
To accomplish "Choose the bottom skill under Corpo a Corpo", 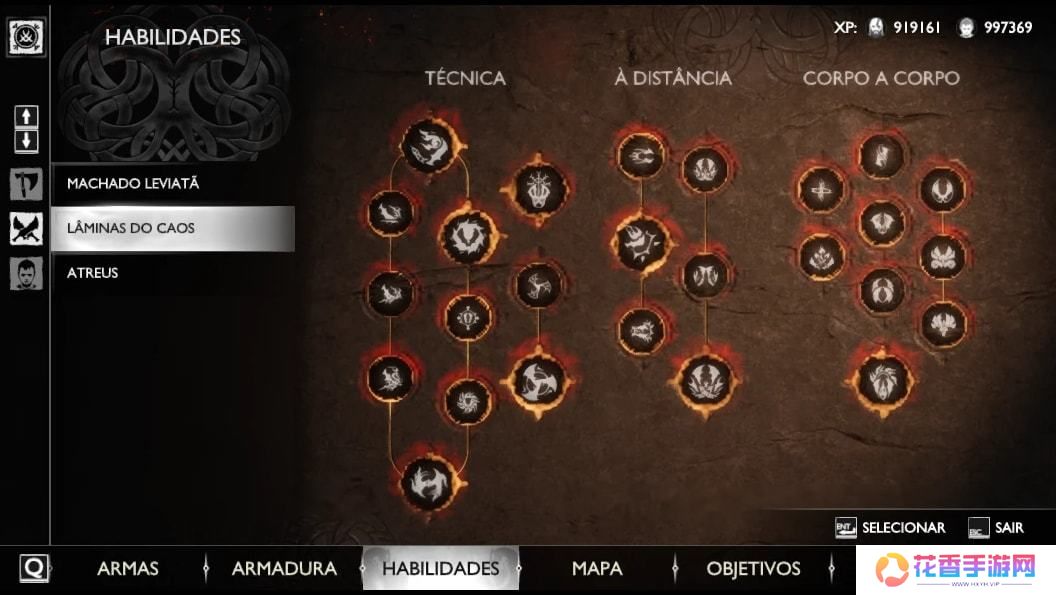I will 882,381.
